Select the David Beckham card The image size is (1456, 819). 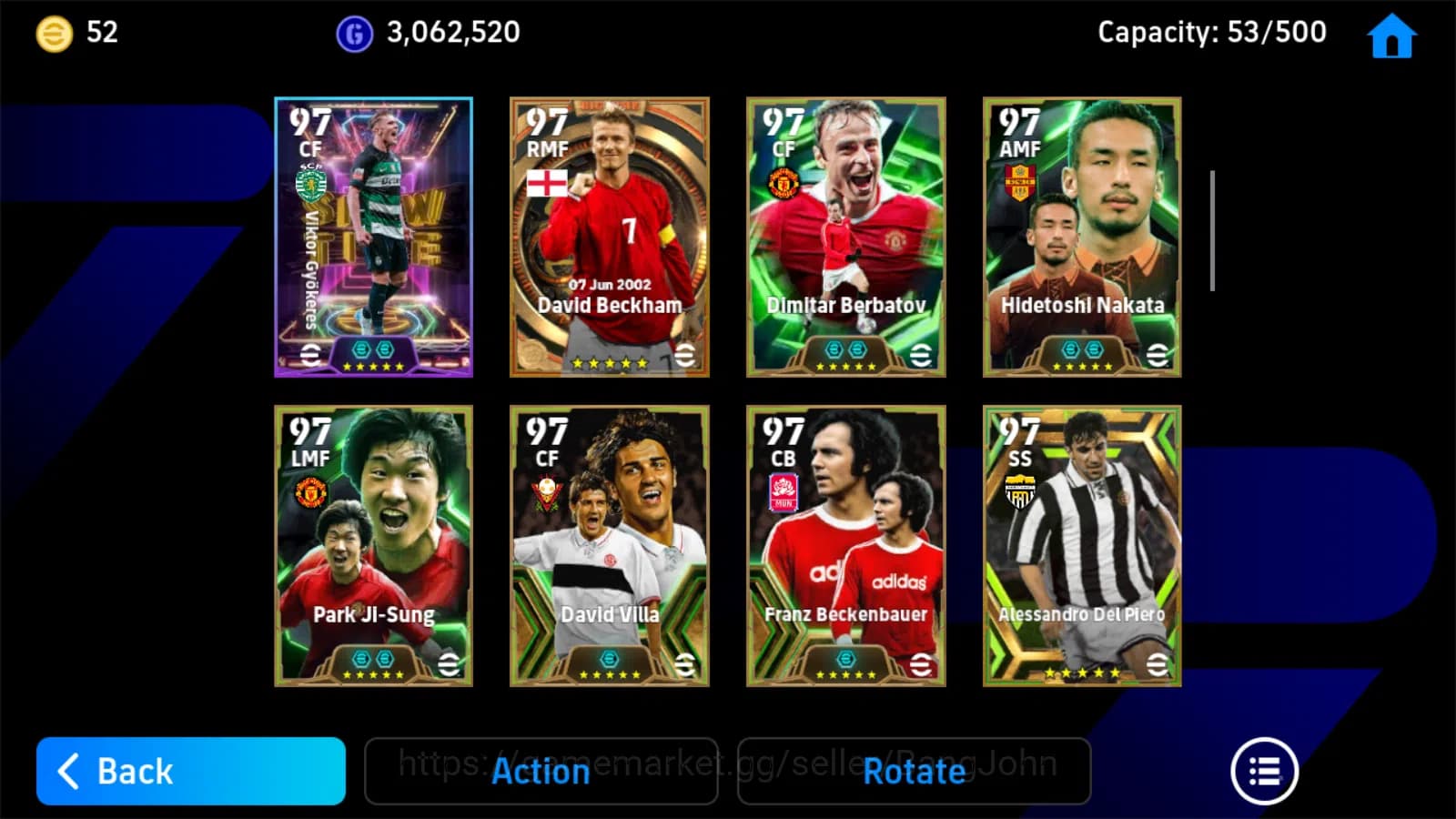pos(608,235)
